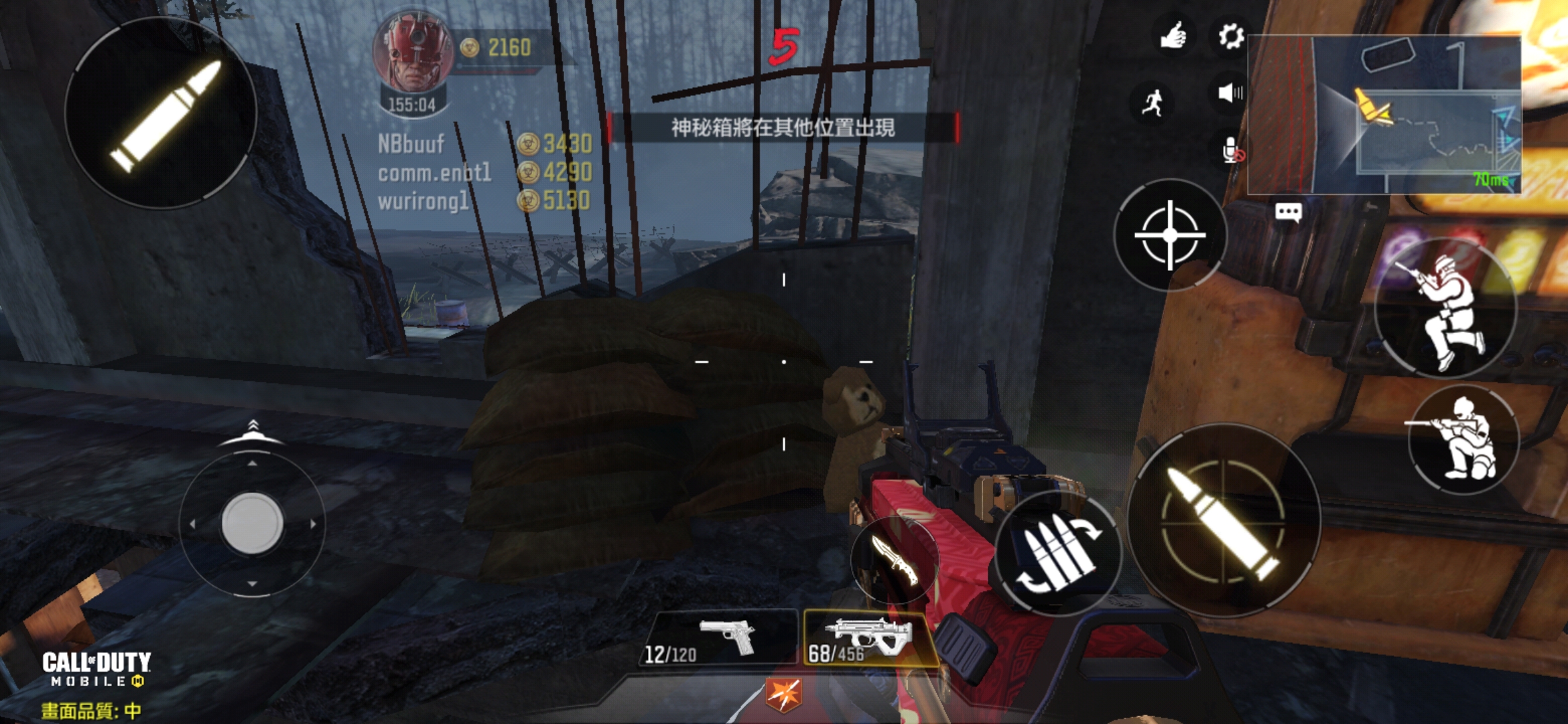Tap the auto-sprint arrow above joystick
This screenshot has height=724, width=1568.
253,432
